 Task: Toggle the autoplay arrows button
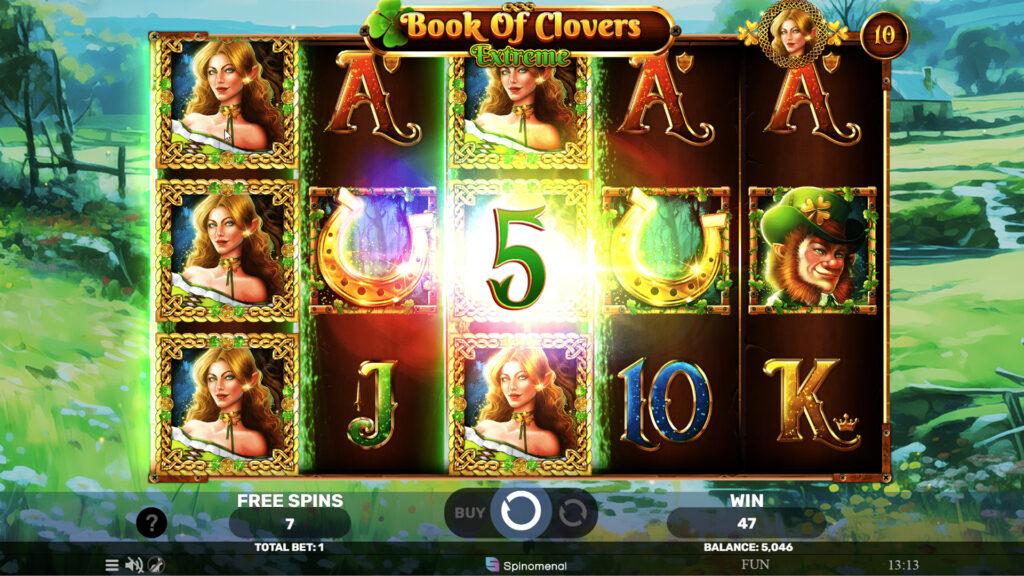573,513
